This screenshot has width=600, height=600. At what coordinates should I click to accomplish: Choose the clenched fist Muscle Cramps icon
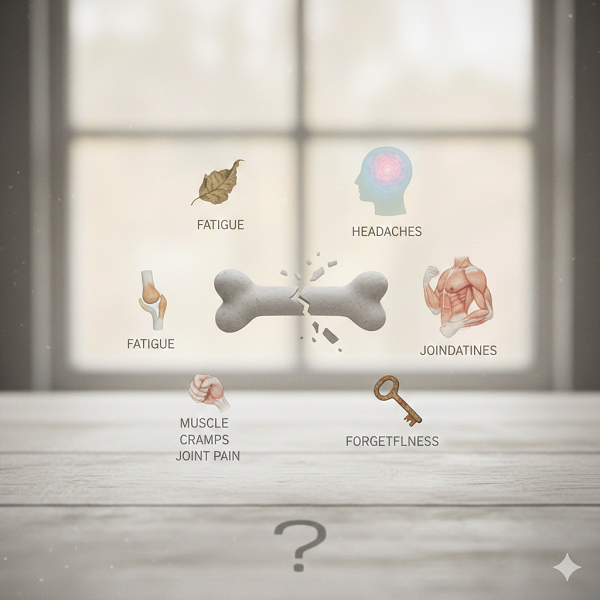(209, 391)
